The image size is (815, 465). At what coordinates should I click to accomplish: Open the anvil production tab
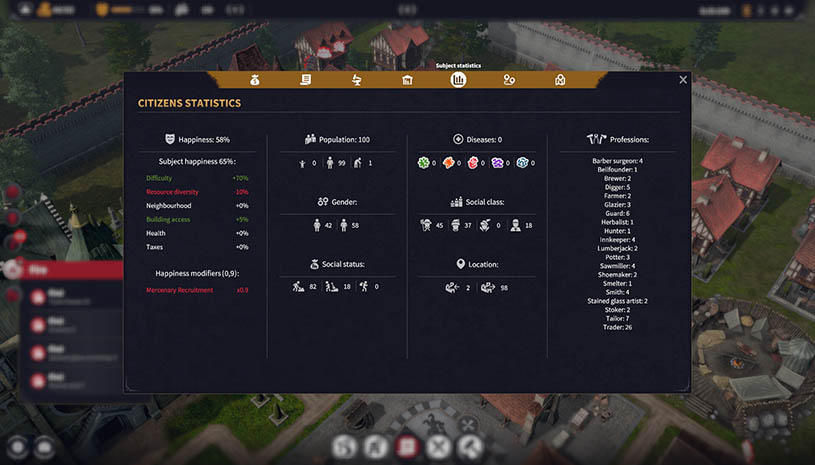click(x=357, y=80)
